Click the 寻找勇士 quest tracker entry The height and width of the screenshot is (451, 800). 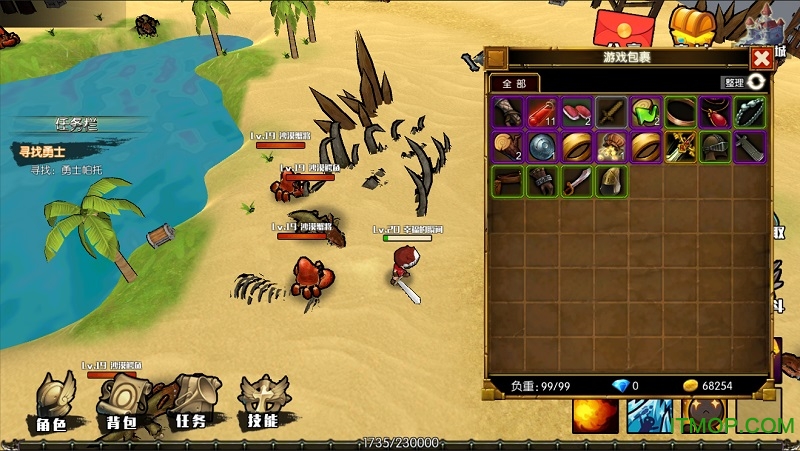point(42,151)
